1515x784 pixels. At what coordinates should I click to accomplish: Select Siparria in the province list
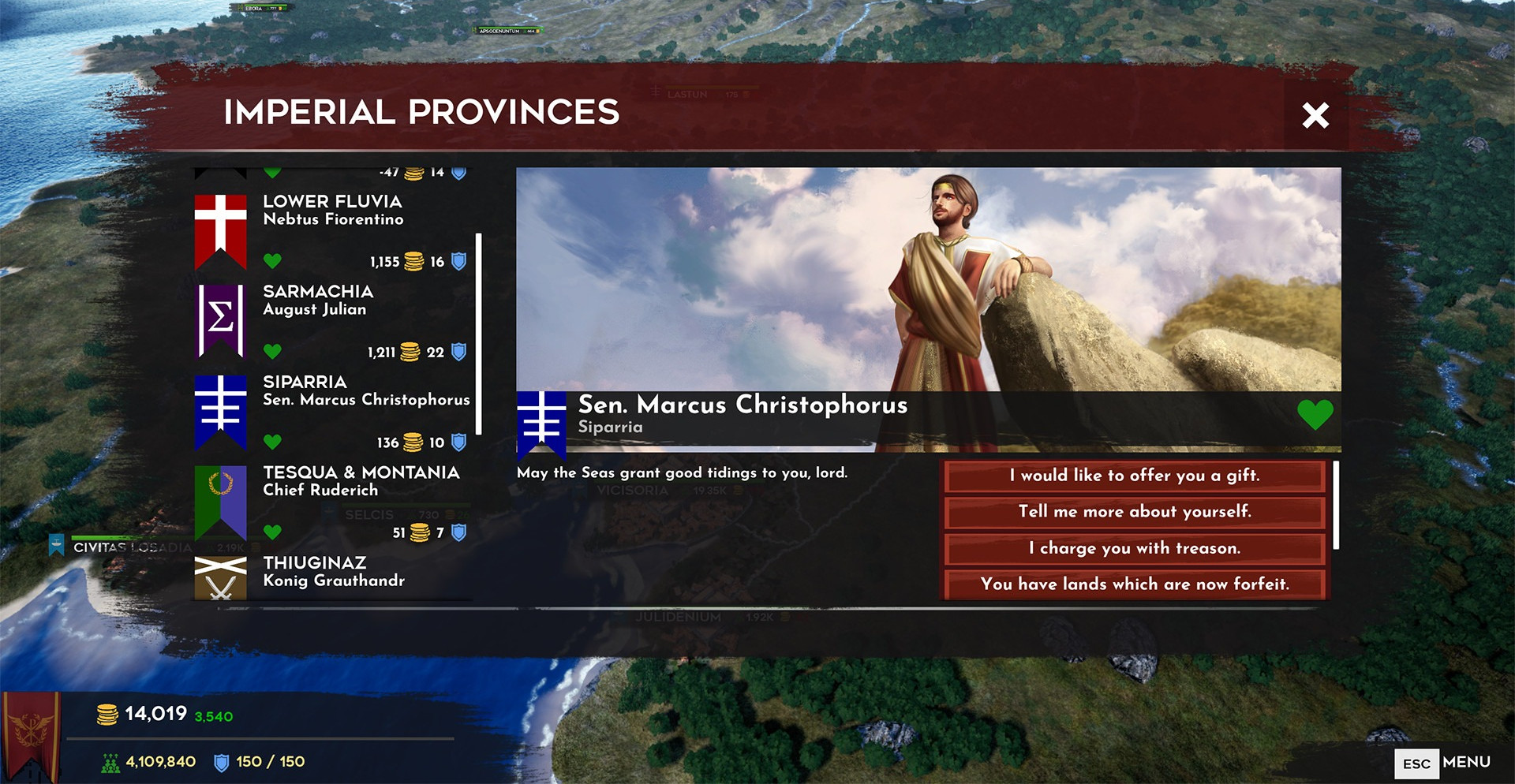tap(332, 410)
